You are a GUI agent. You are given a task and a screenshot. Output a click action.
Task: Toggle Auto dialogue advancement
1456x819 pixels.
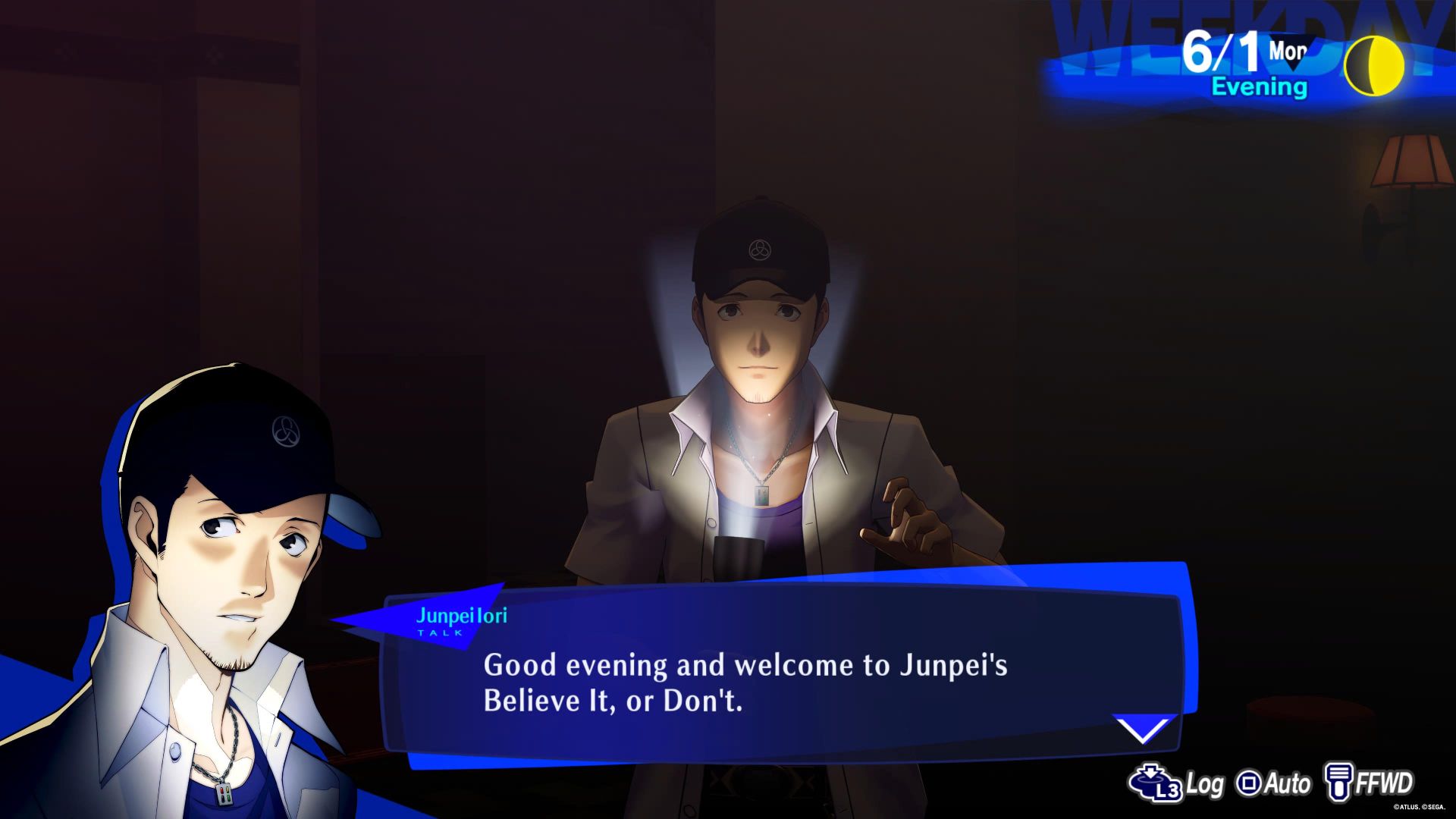pyautogui.click(x=1287, y=783)
